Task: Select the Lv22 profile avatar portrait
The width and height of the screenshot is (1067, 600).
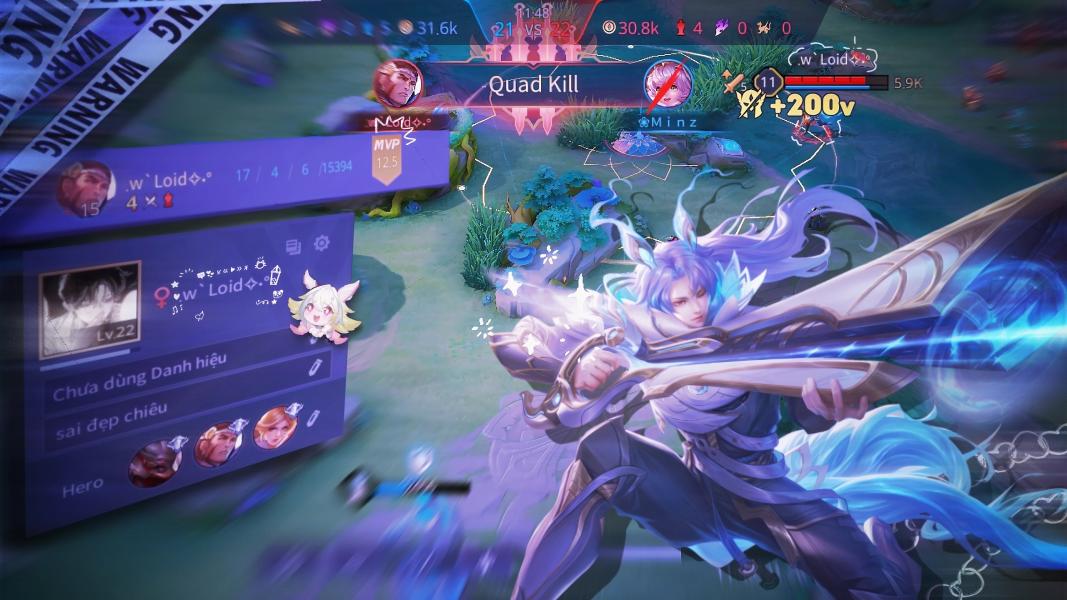Action: (89, 309)
